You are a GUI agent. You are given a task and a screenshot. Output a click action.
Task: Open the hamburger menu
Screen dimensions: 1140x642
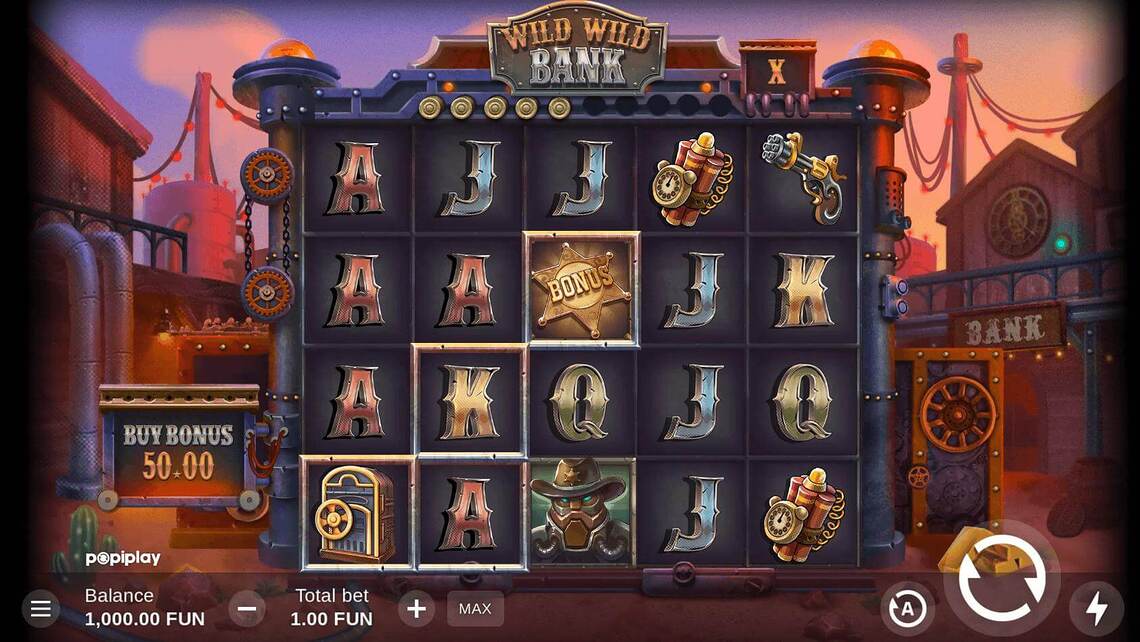40,607
